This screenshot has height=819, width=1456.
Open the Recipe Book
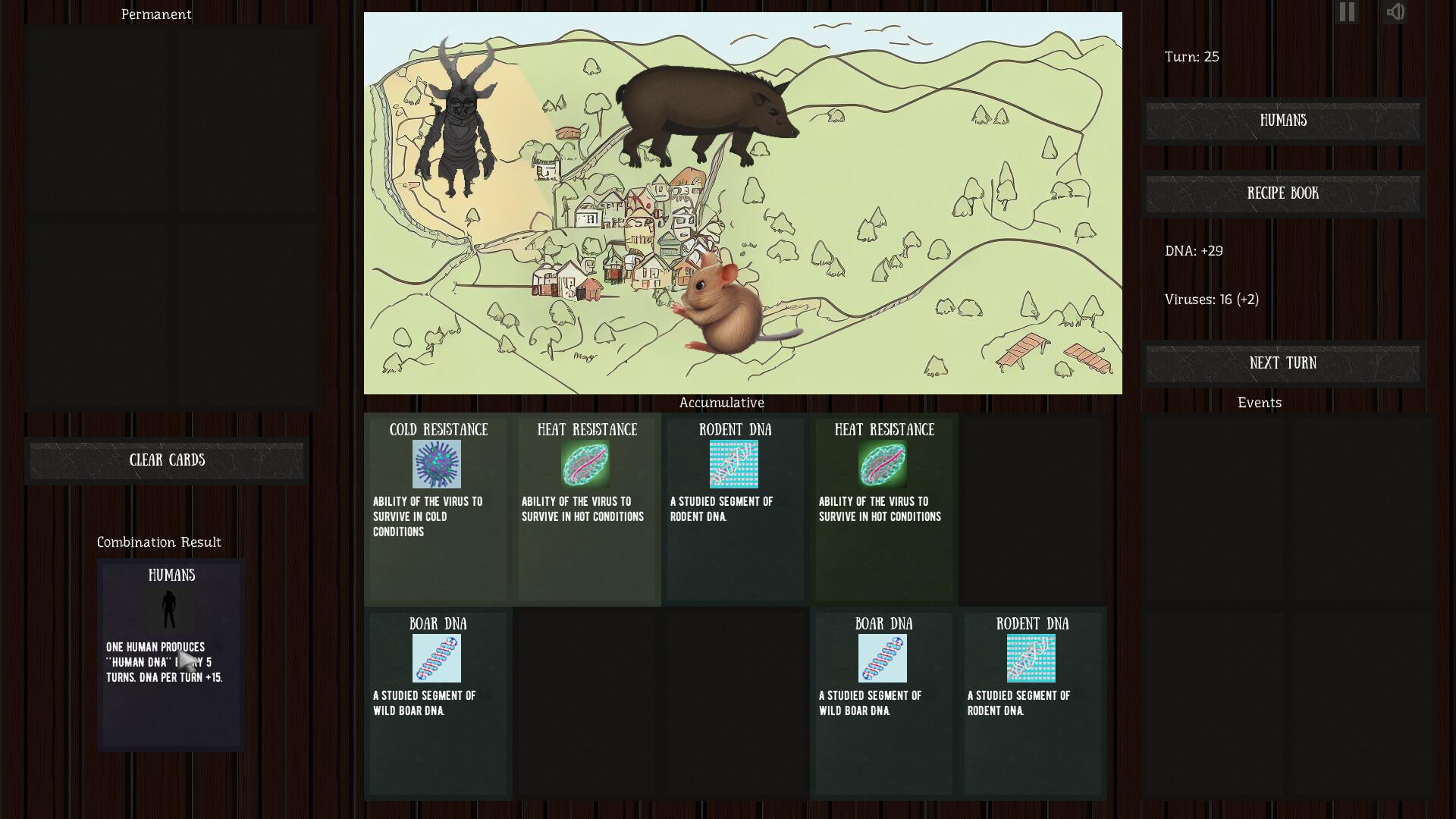click(x=1282, y=194)
